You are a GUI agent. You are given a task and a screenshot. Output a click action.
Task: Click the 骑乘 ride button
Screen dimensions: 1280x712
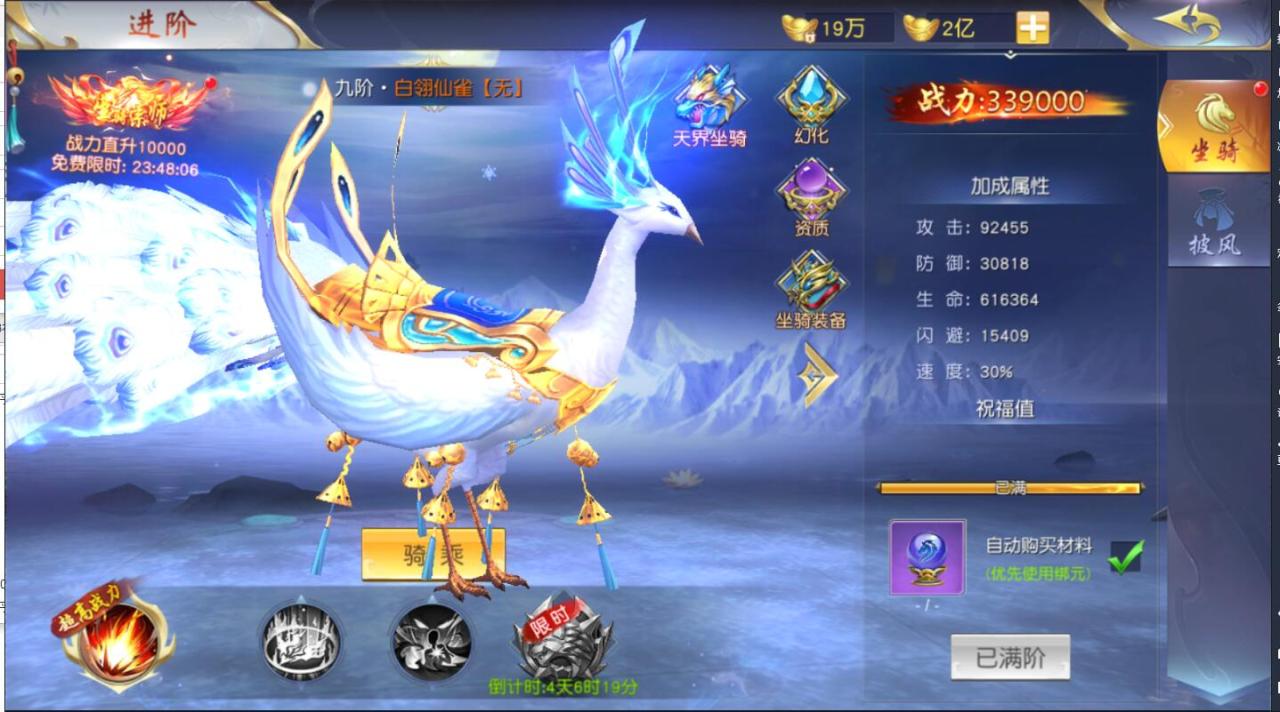click(433, 554)
